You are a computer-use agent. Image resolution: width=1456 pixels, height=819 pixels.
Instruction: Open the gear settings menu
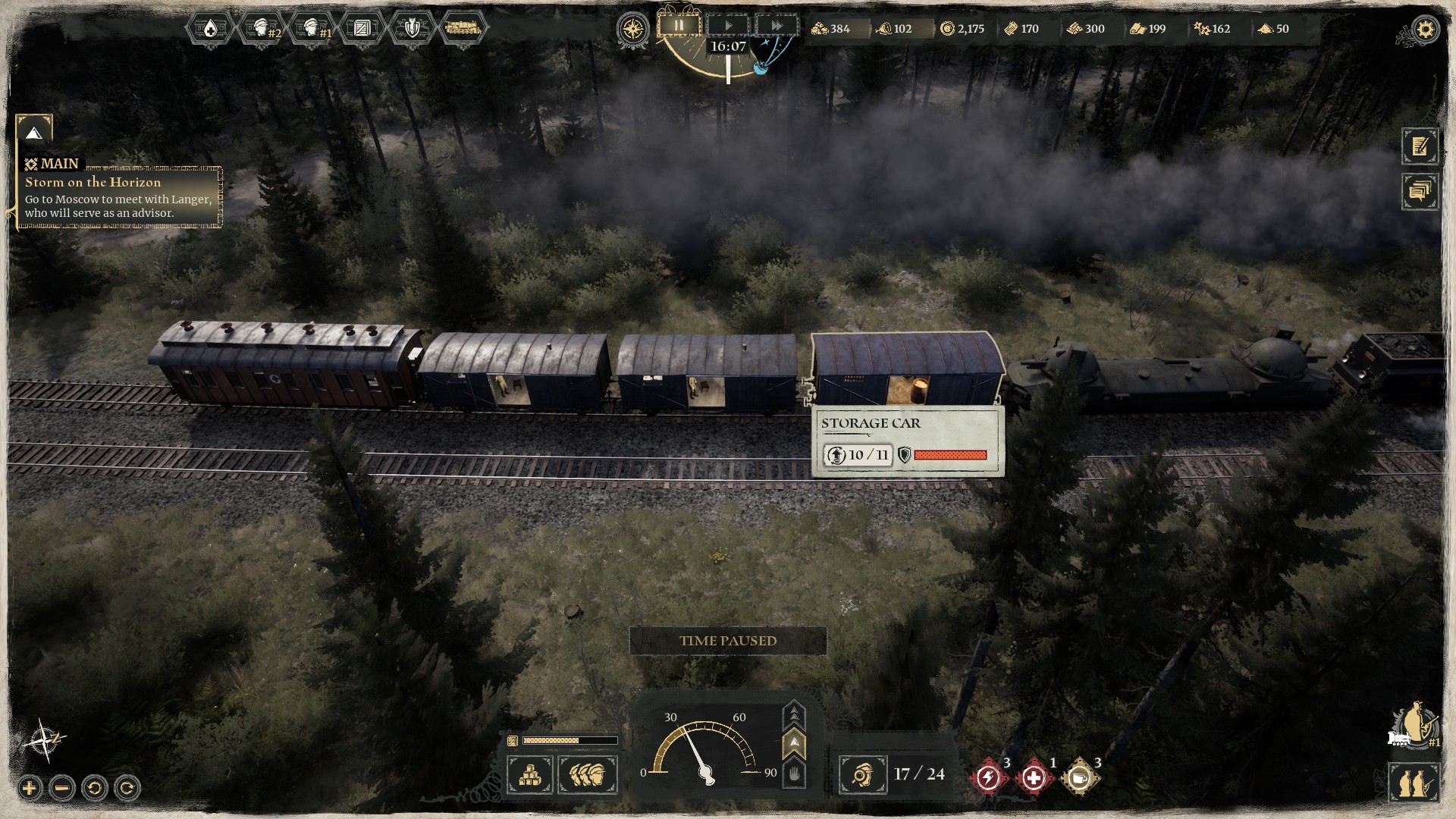point(1426,30)
